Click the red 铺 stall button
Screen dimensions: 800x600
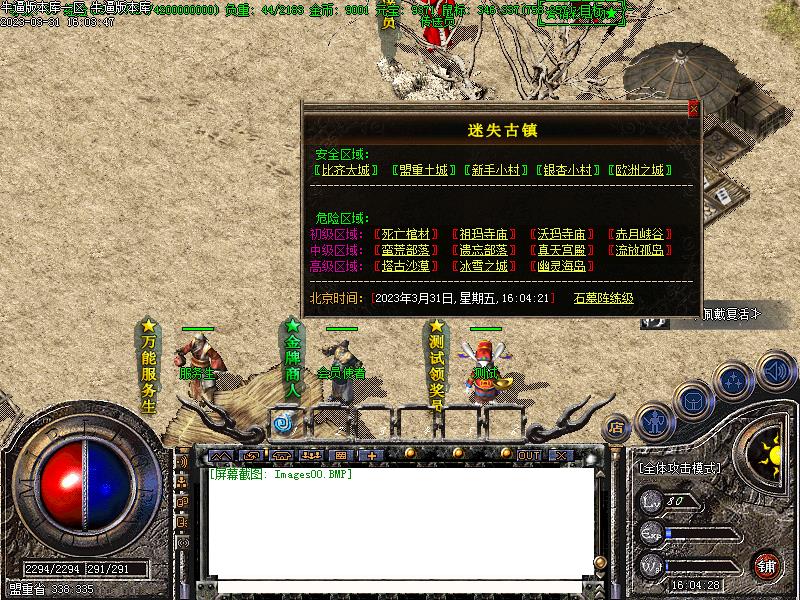coord(767,566)
